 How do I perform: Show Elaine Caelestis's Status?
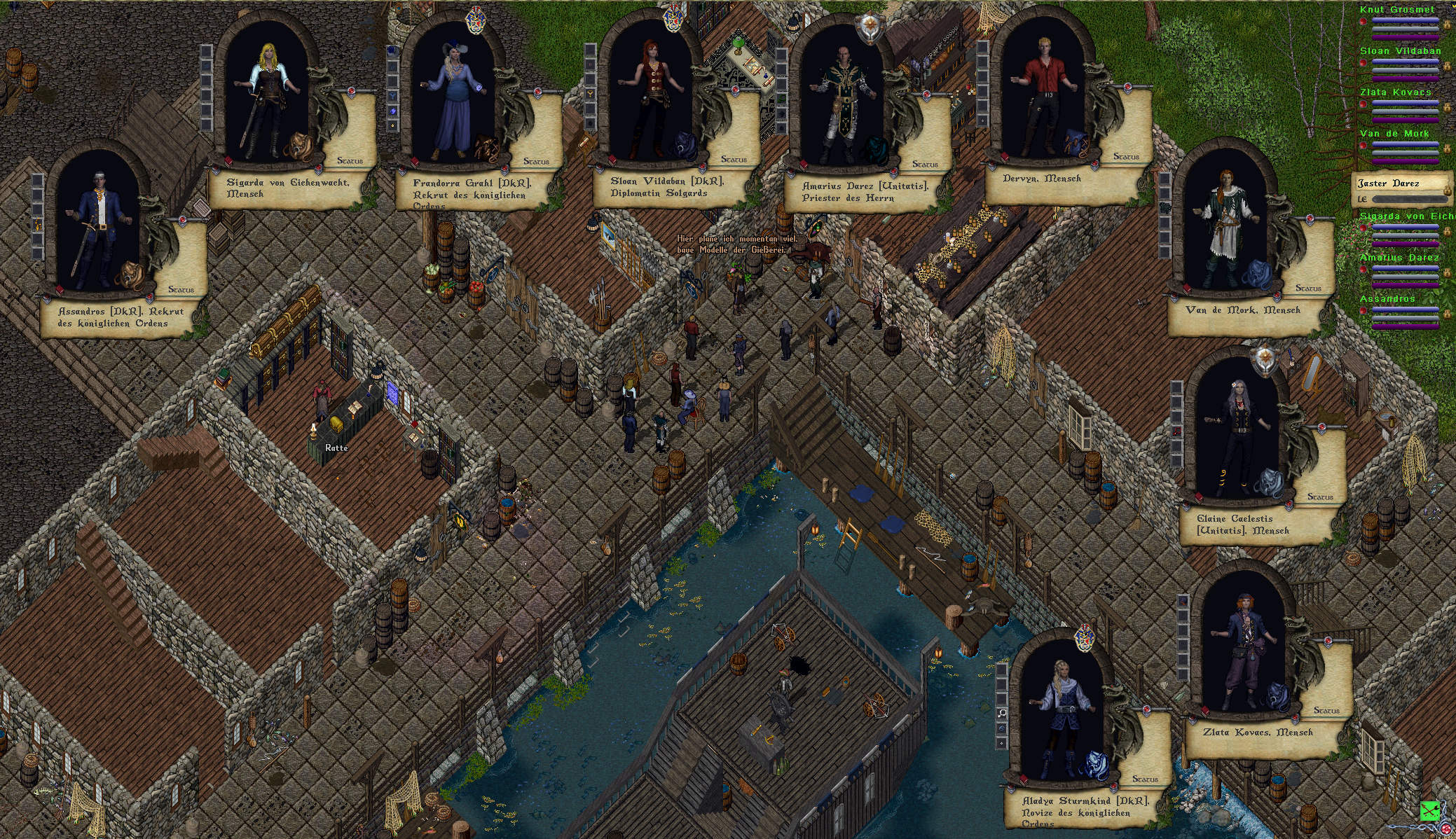point(1320,497)
